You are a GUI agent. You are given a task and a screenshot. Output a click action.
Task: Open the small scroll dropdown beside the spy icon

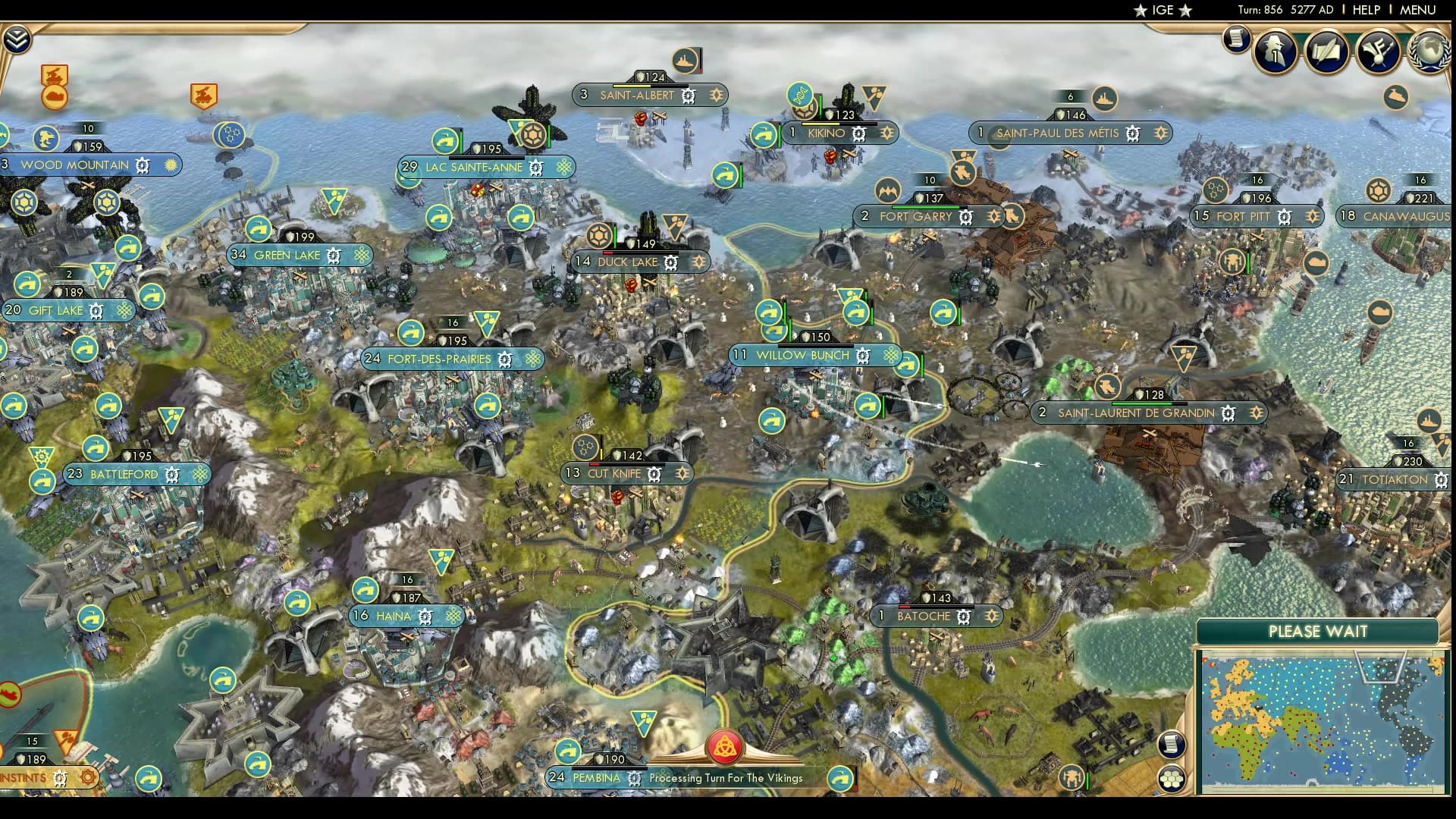coord(1236,38)
